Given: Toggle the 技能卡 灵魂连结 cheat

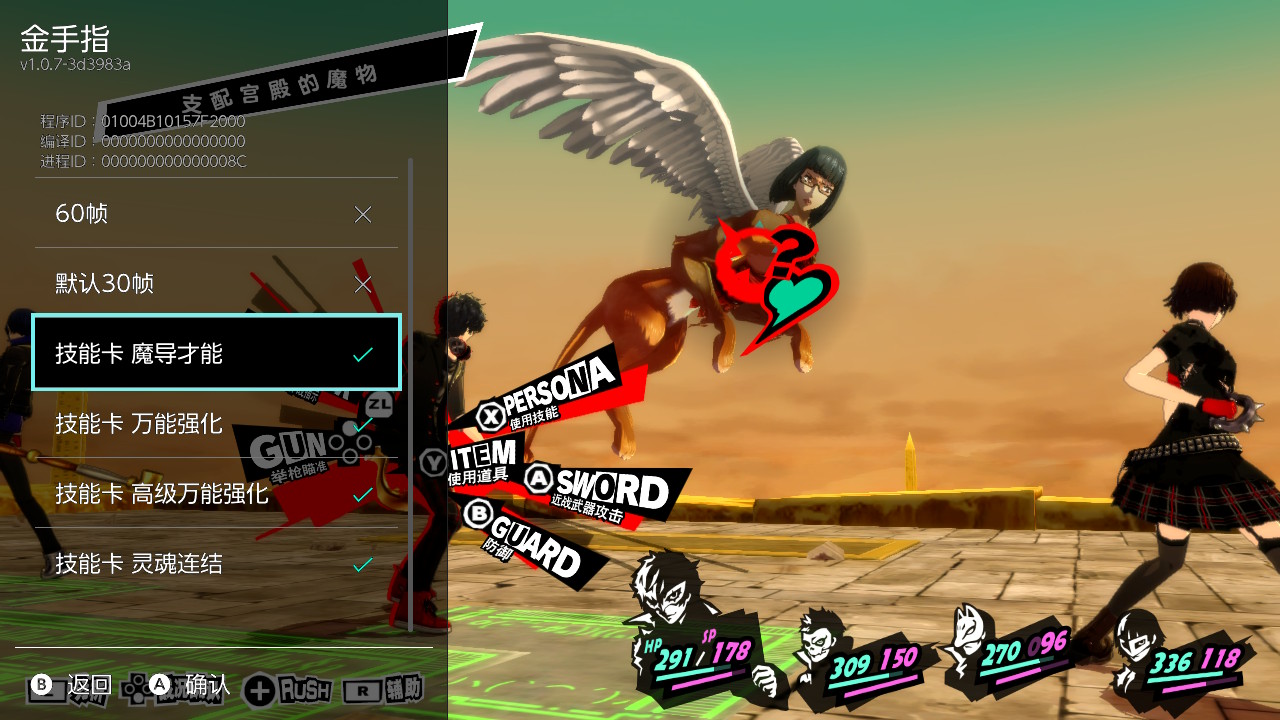Looking at the screenshot, I should pos(216,564).
